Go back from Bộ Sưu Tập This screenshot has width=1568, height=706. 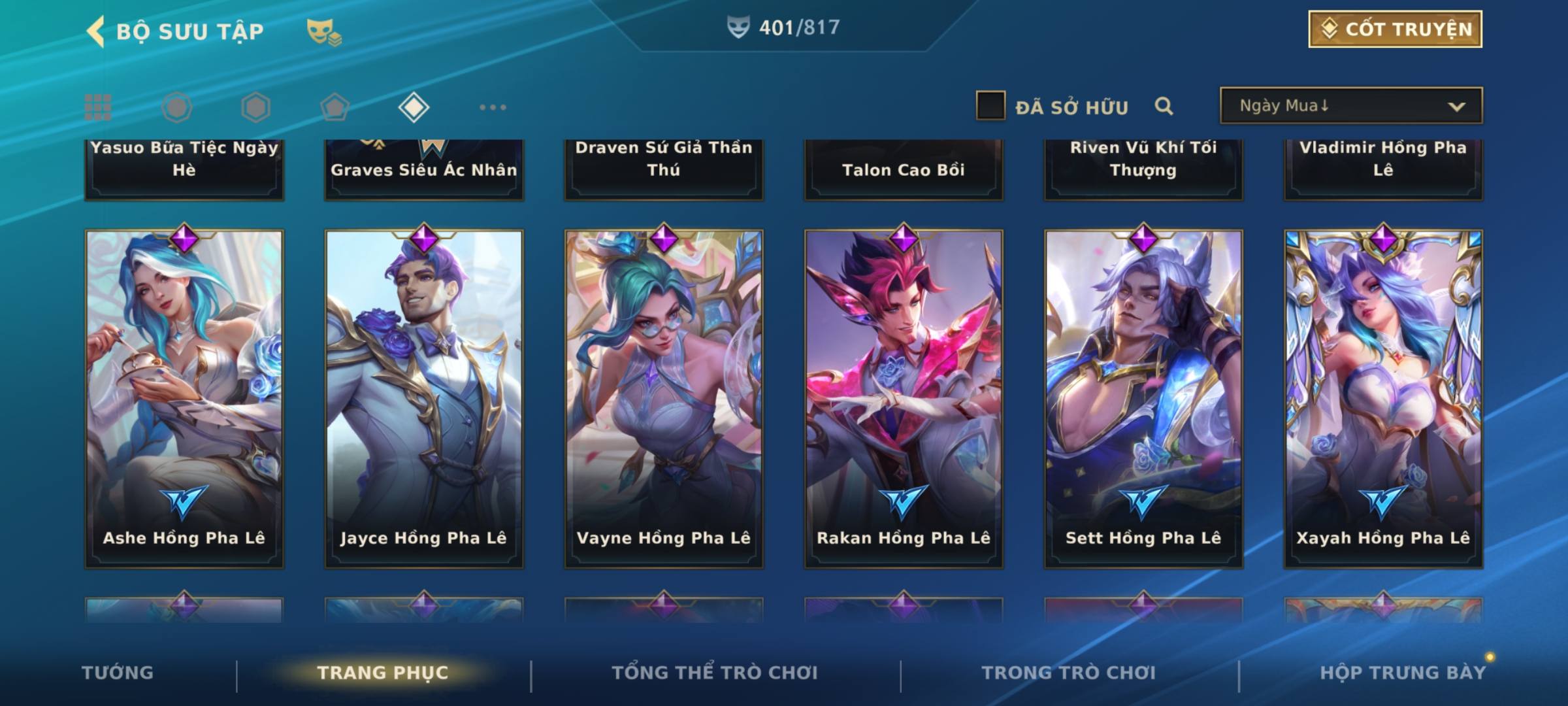tap(96, 31)
